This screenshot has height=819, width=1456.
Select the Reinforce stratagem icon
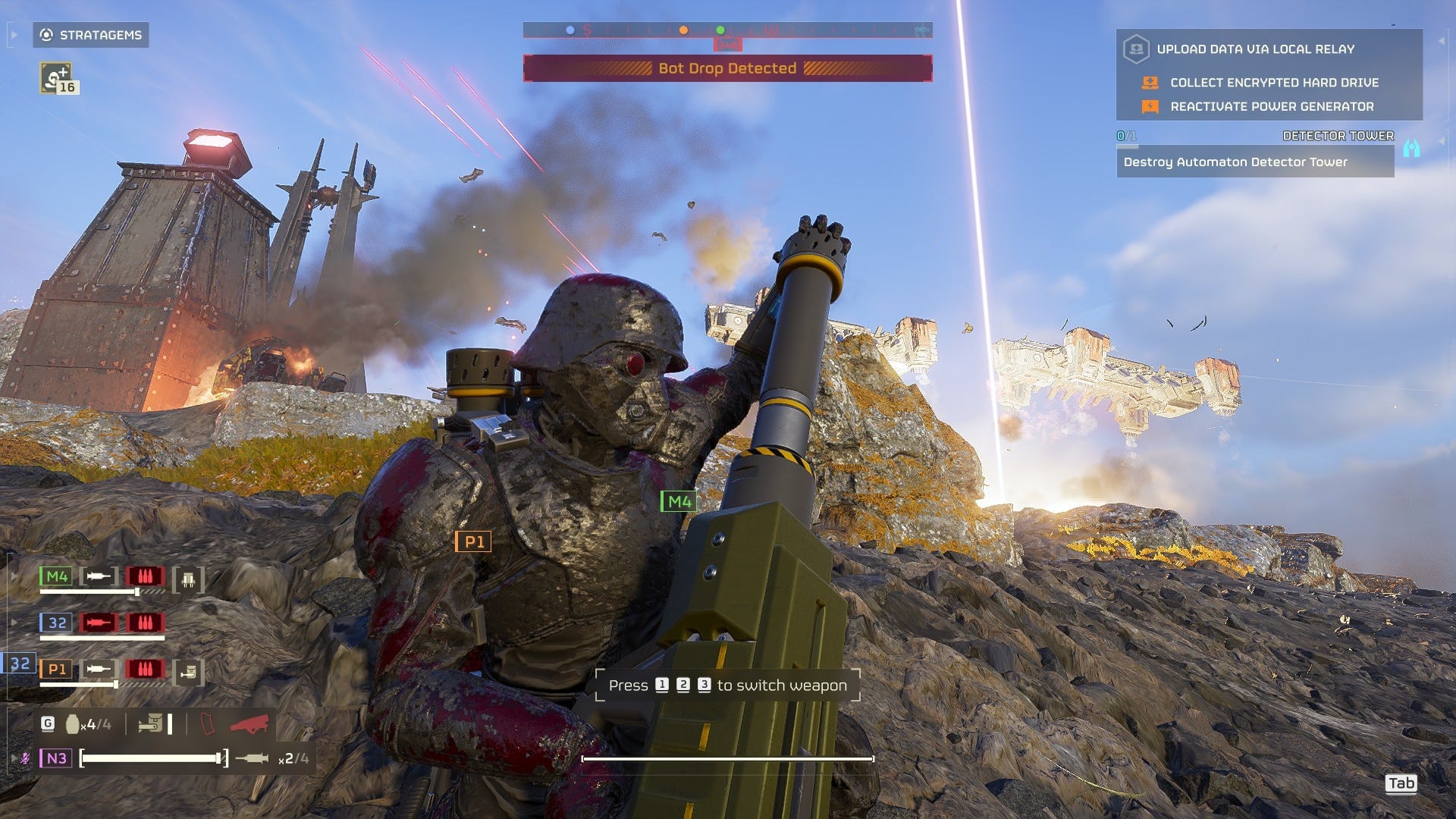tap(56, 78)
